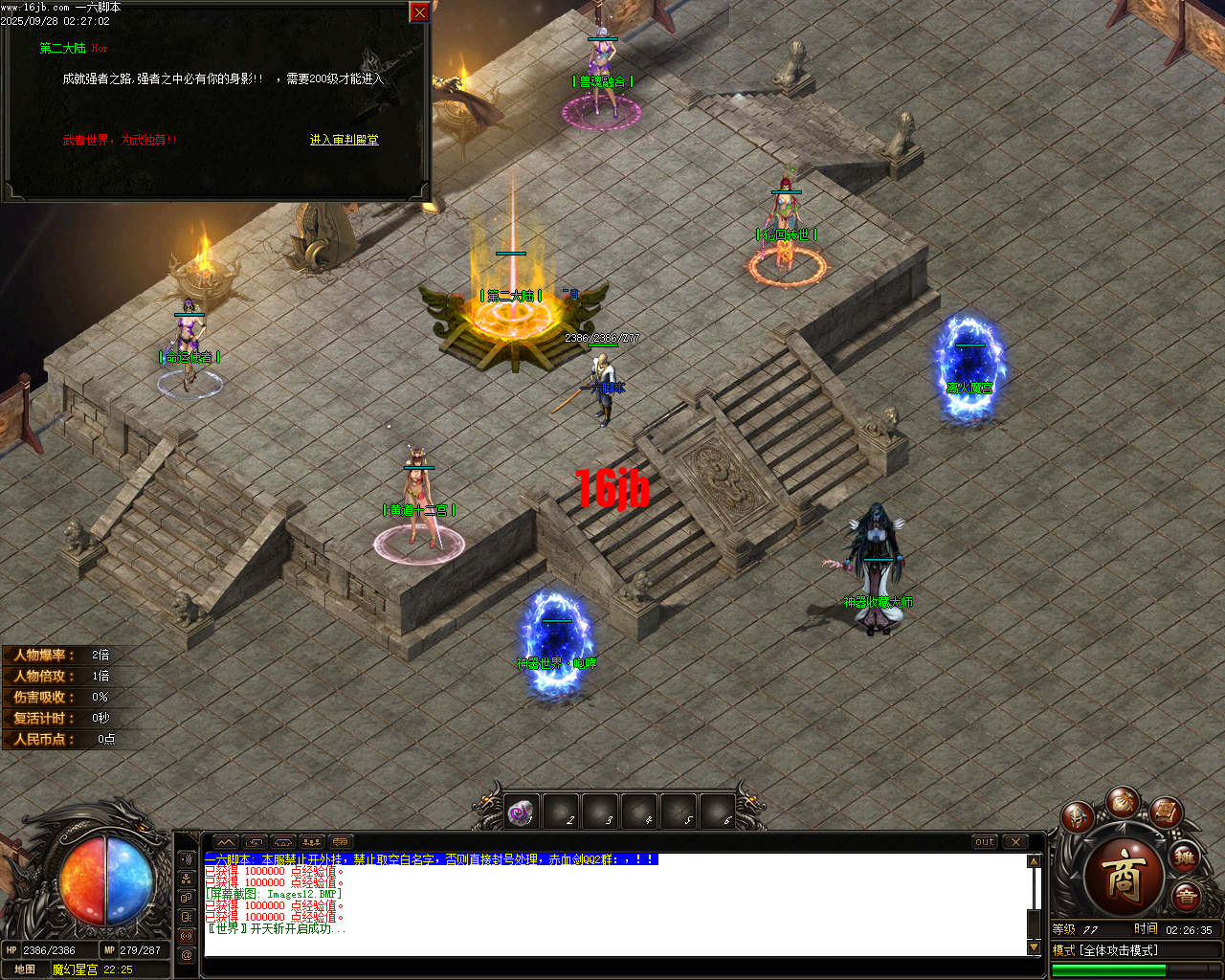Toggle the shout channel icon in chat sidebar
Screen dimensions: 1225x980
tap(186, 859)
